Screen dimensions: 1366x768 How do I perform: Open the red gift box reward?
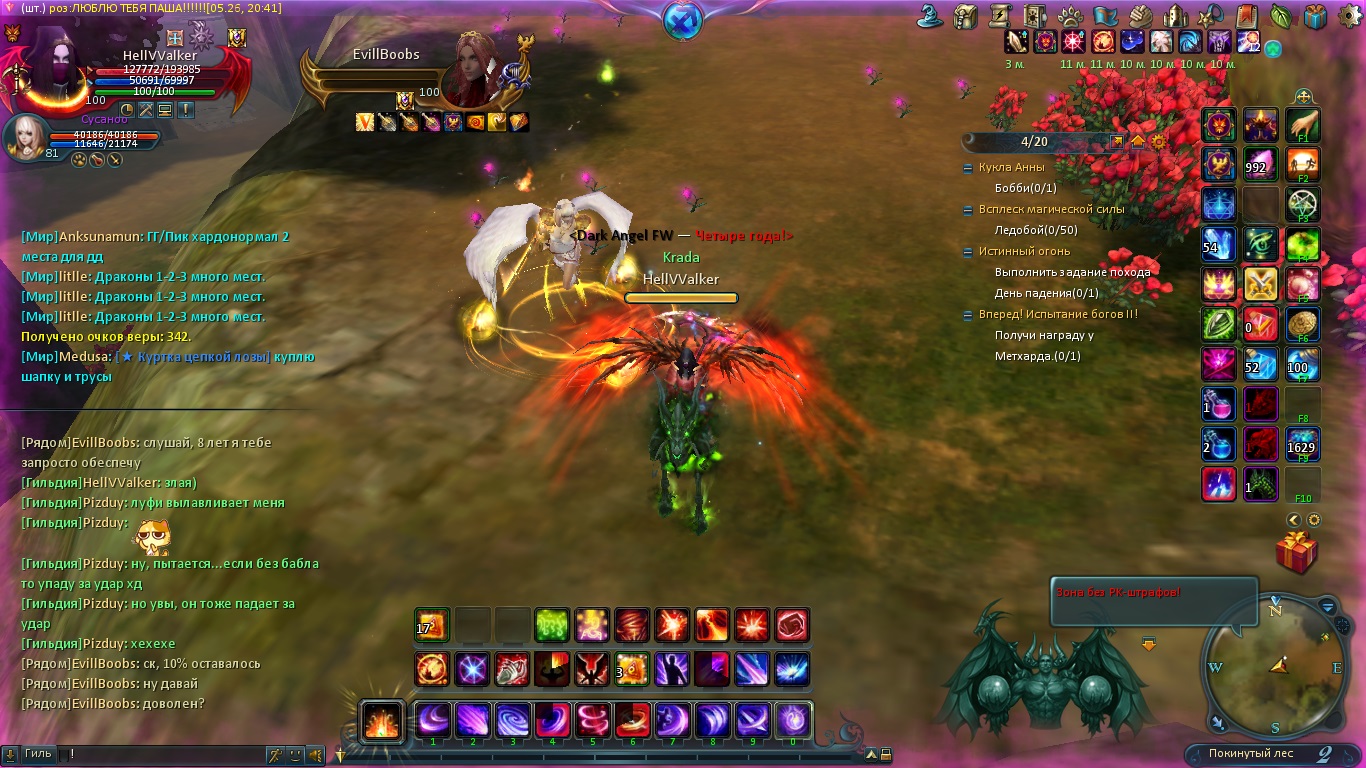(x=1296, y=553)
